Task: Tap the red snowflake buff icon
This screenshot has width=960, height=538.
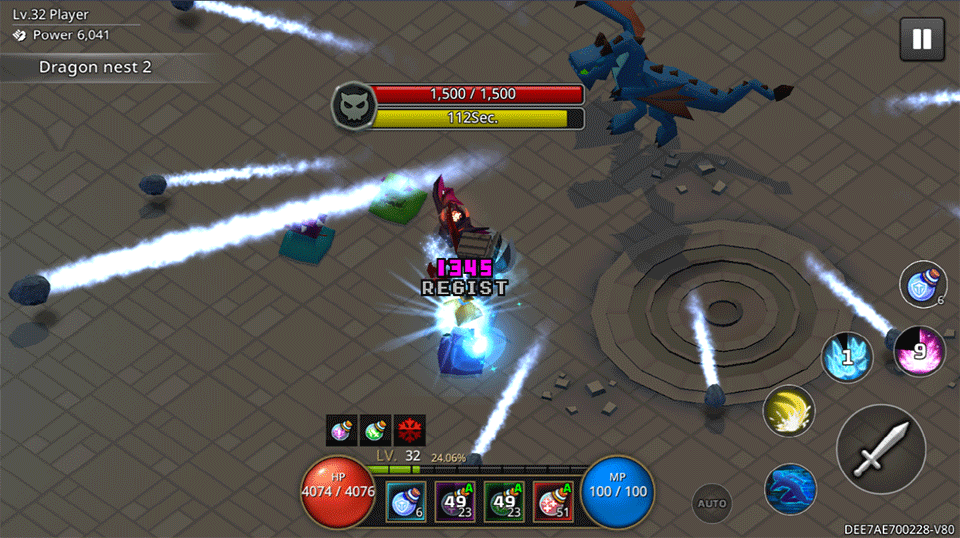Action: pyautogui.click(x=409, y=430)
